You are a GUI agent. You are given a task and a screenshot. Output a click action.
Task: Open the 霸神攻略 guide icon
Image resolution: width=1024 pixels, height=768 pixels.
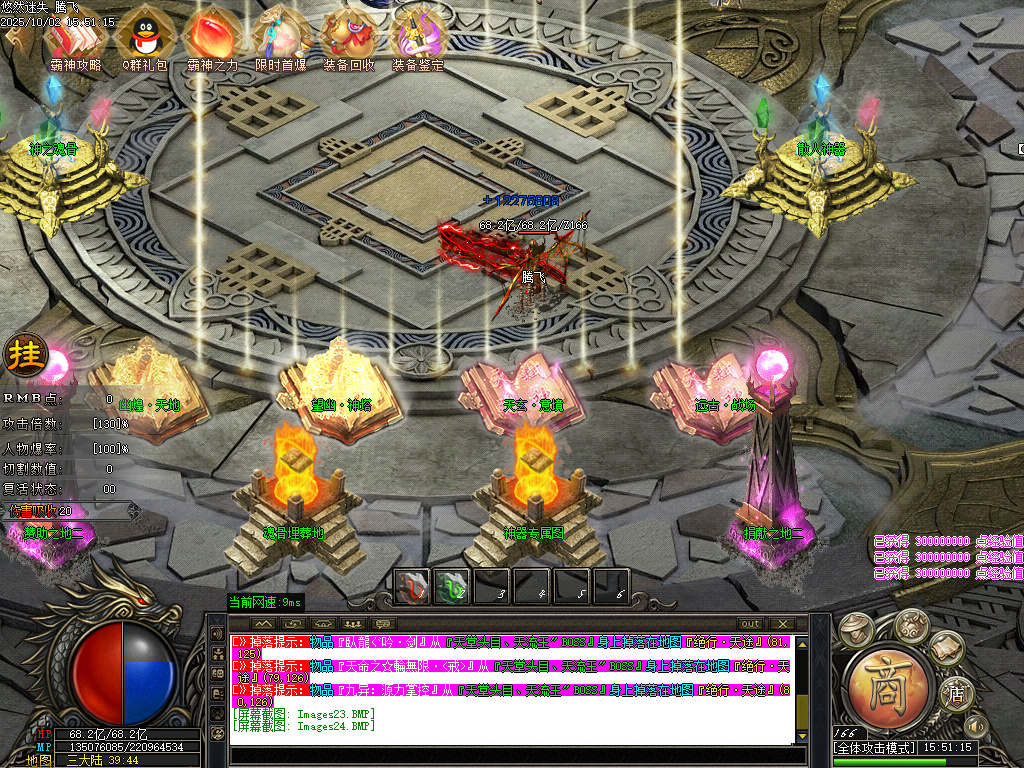74,36
